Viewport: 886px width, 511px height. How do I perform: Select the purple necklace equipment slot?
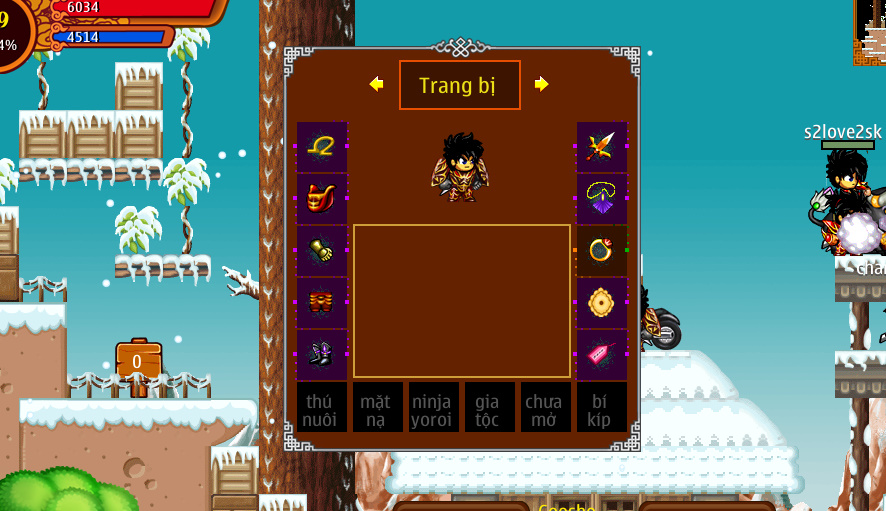click(601, 198)
